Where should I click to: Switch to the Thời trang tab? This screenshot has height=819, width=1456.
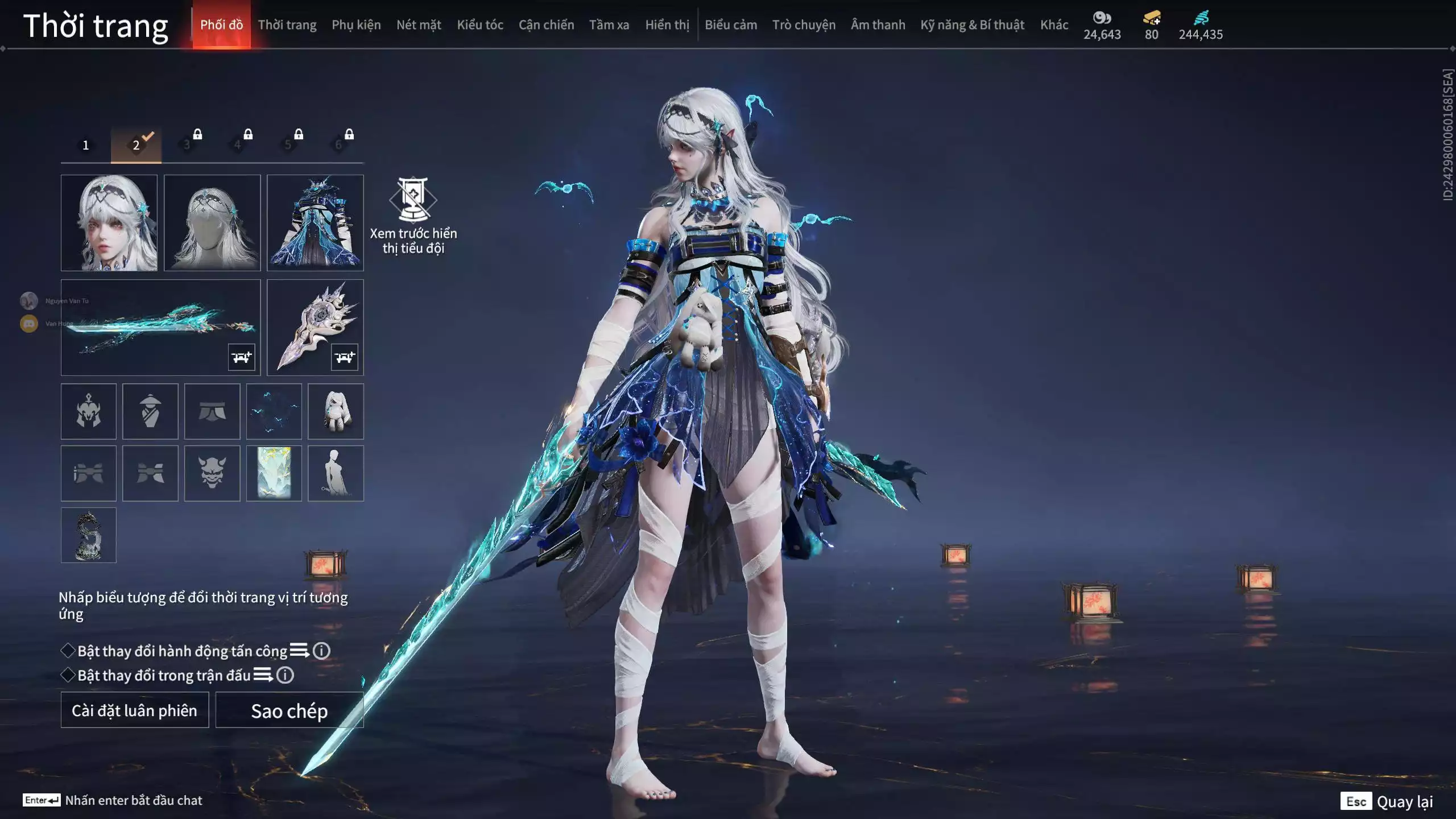pos(287,25)
